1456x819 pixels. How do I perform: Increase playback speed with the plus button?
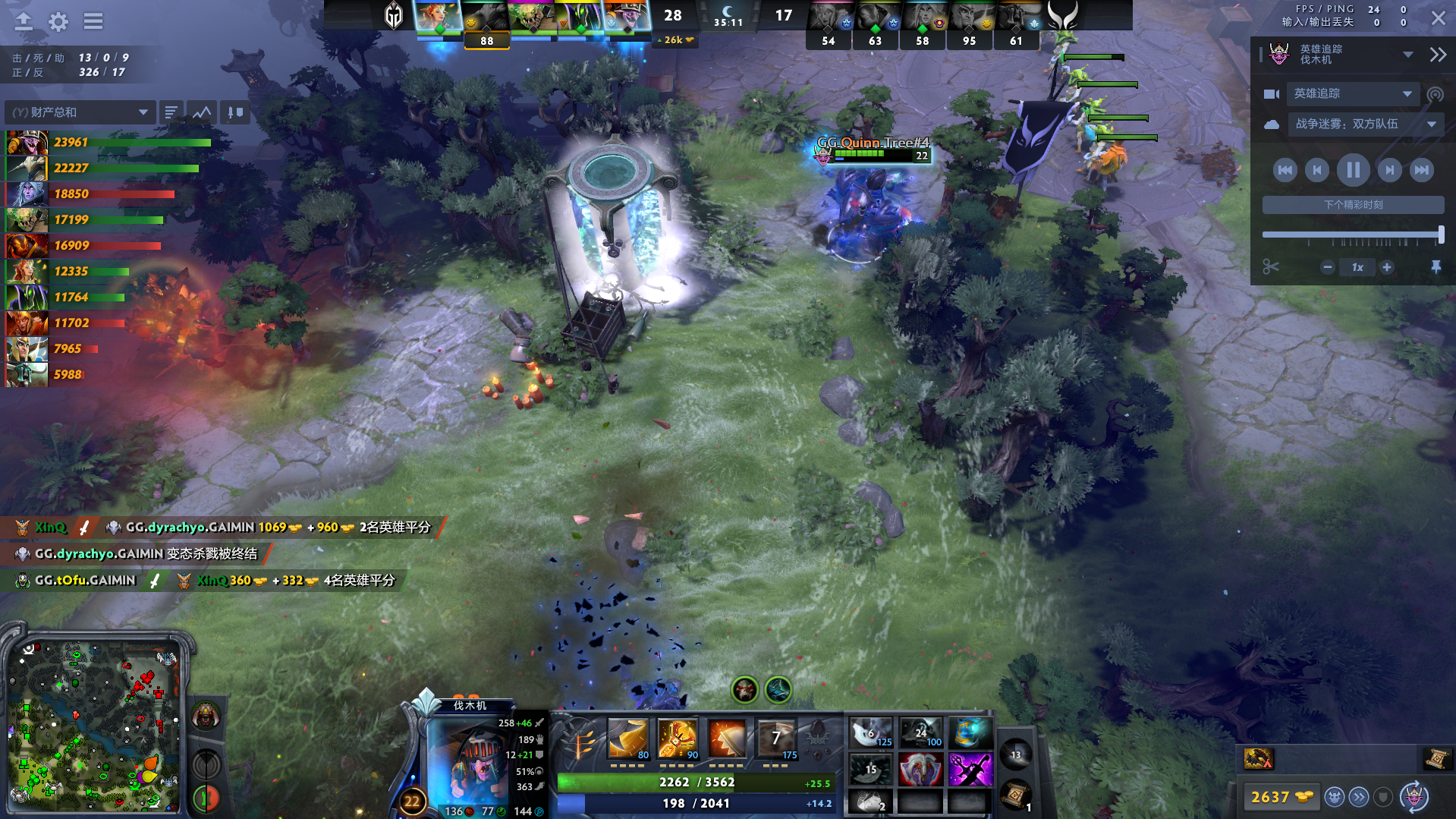click(1387, 267)
